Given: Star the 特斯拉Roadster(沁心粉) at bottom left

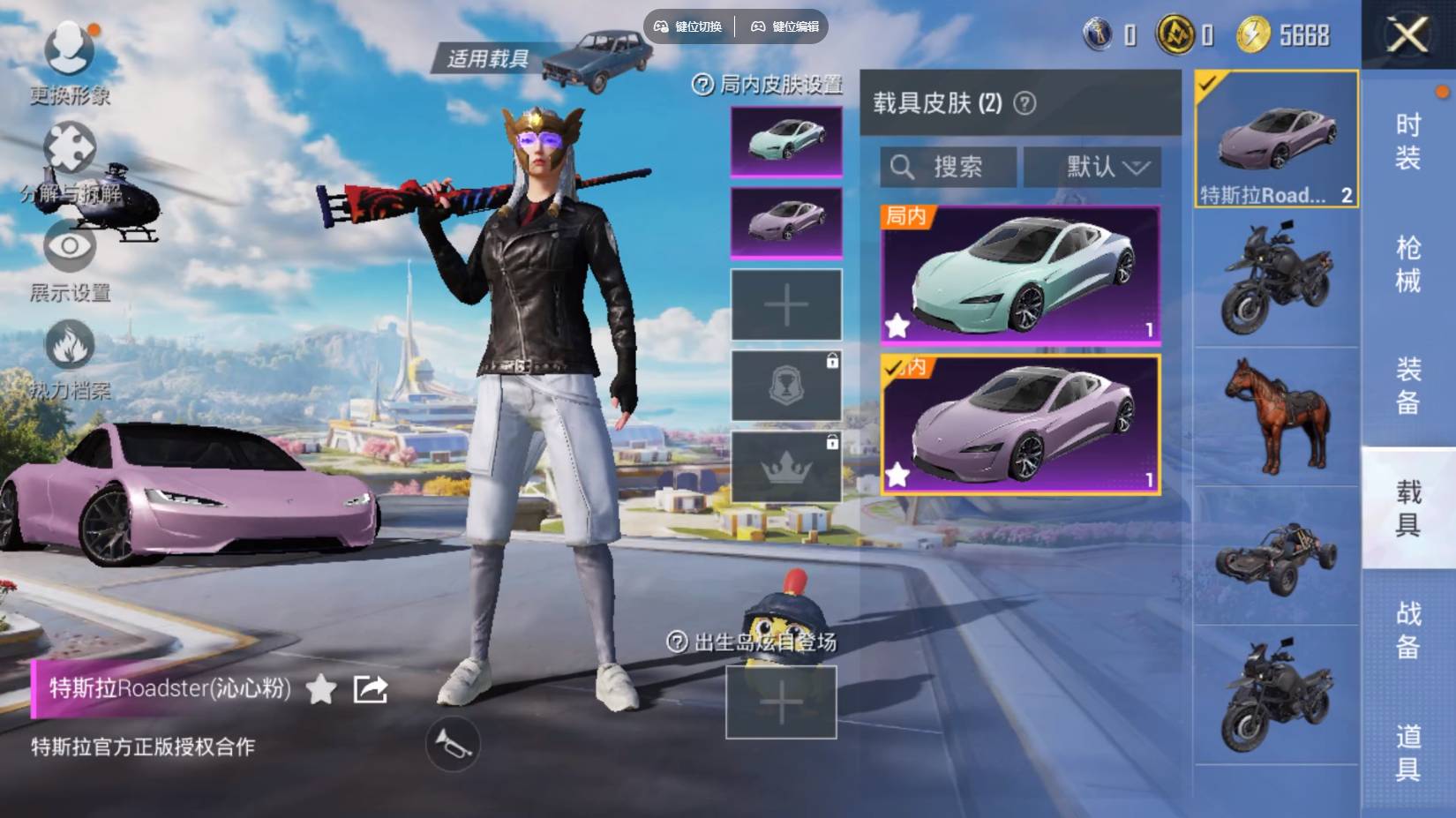Looking at the screenshot, I should click(319, 691).
